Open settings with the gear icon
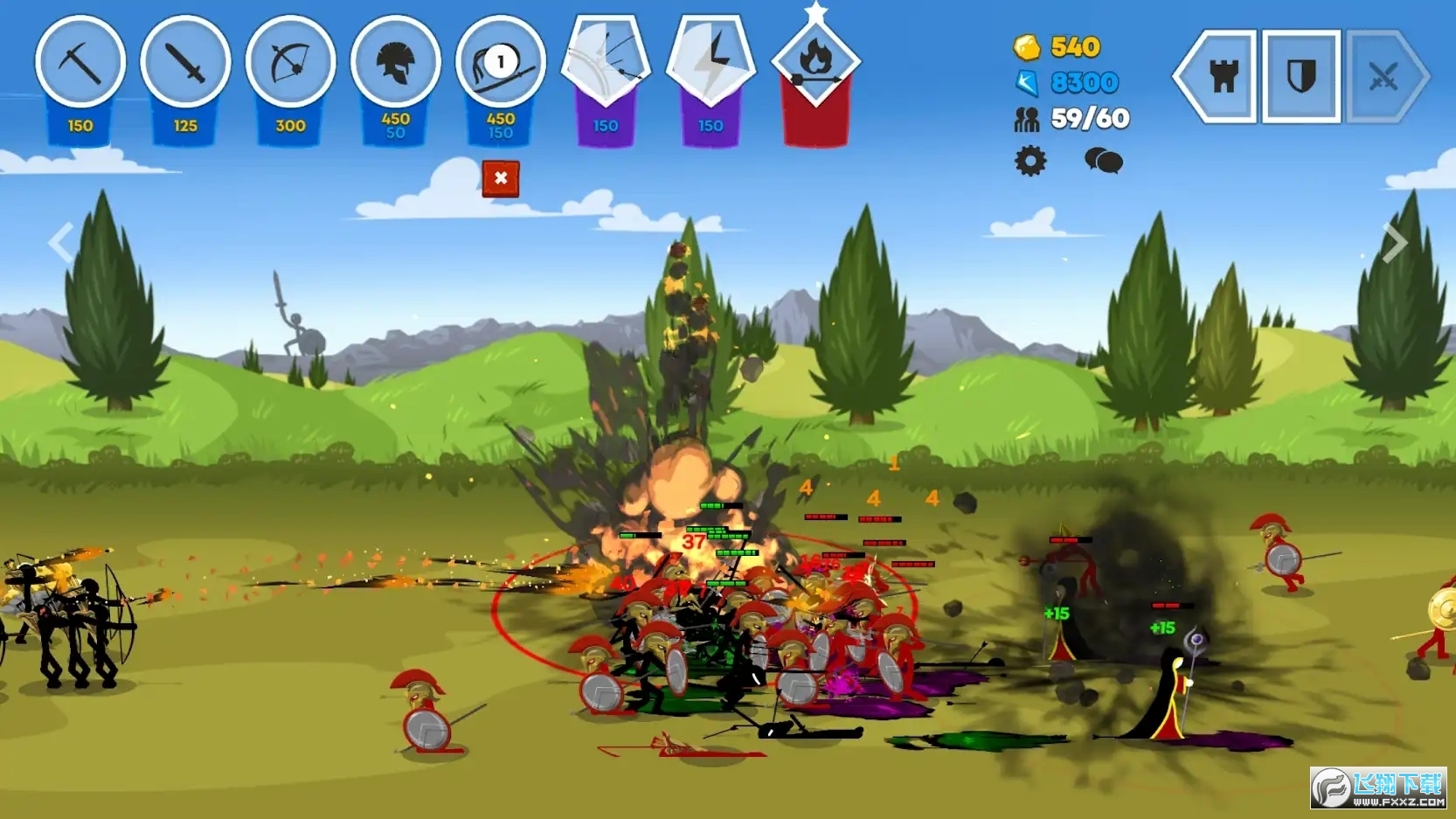Image resolution: width=1456 pixels, height=819 pixels. tap(1030, 162)
